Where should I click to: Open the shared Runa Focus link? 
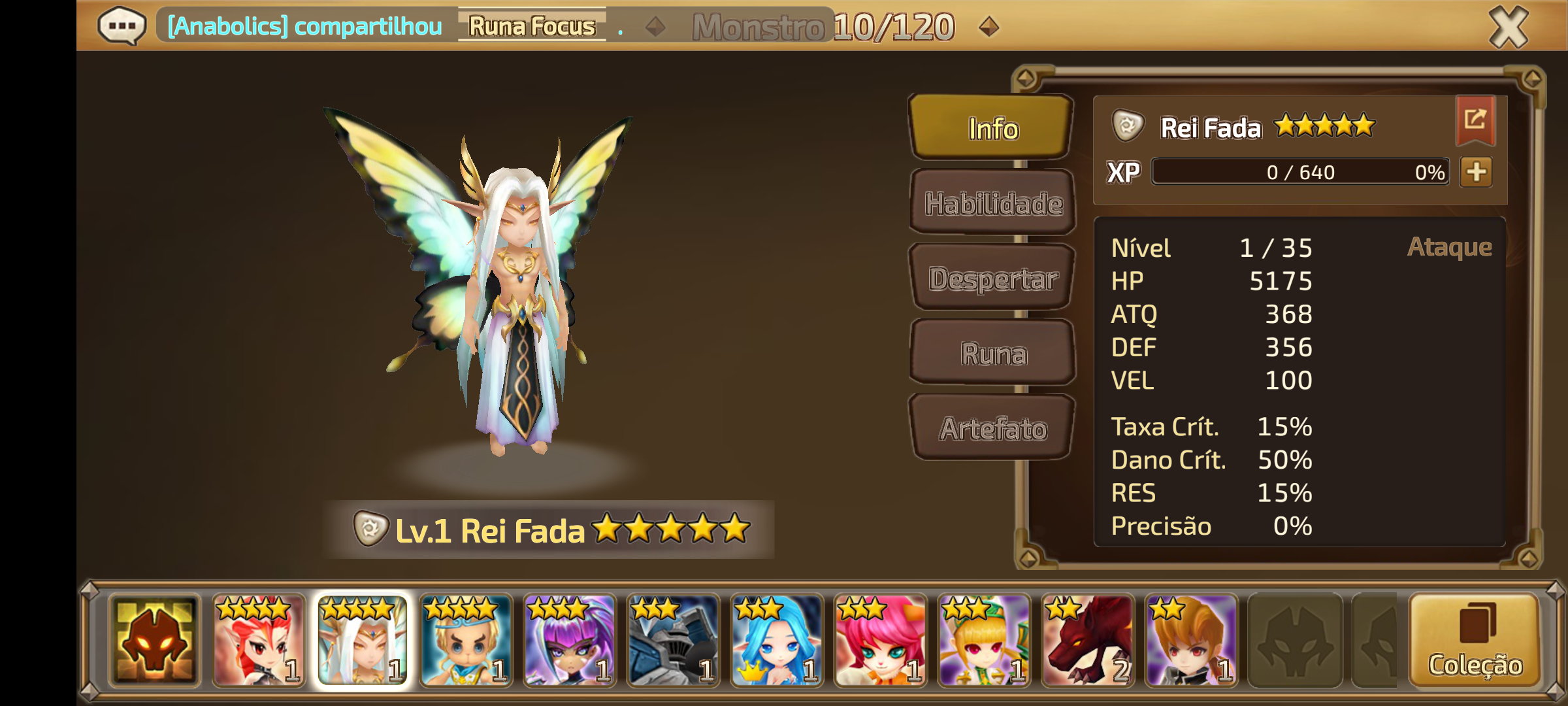click(x=532, y=26)
